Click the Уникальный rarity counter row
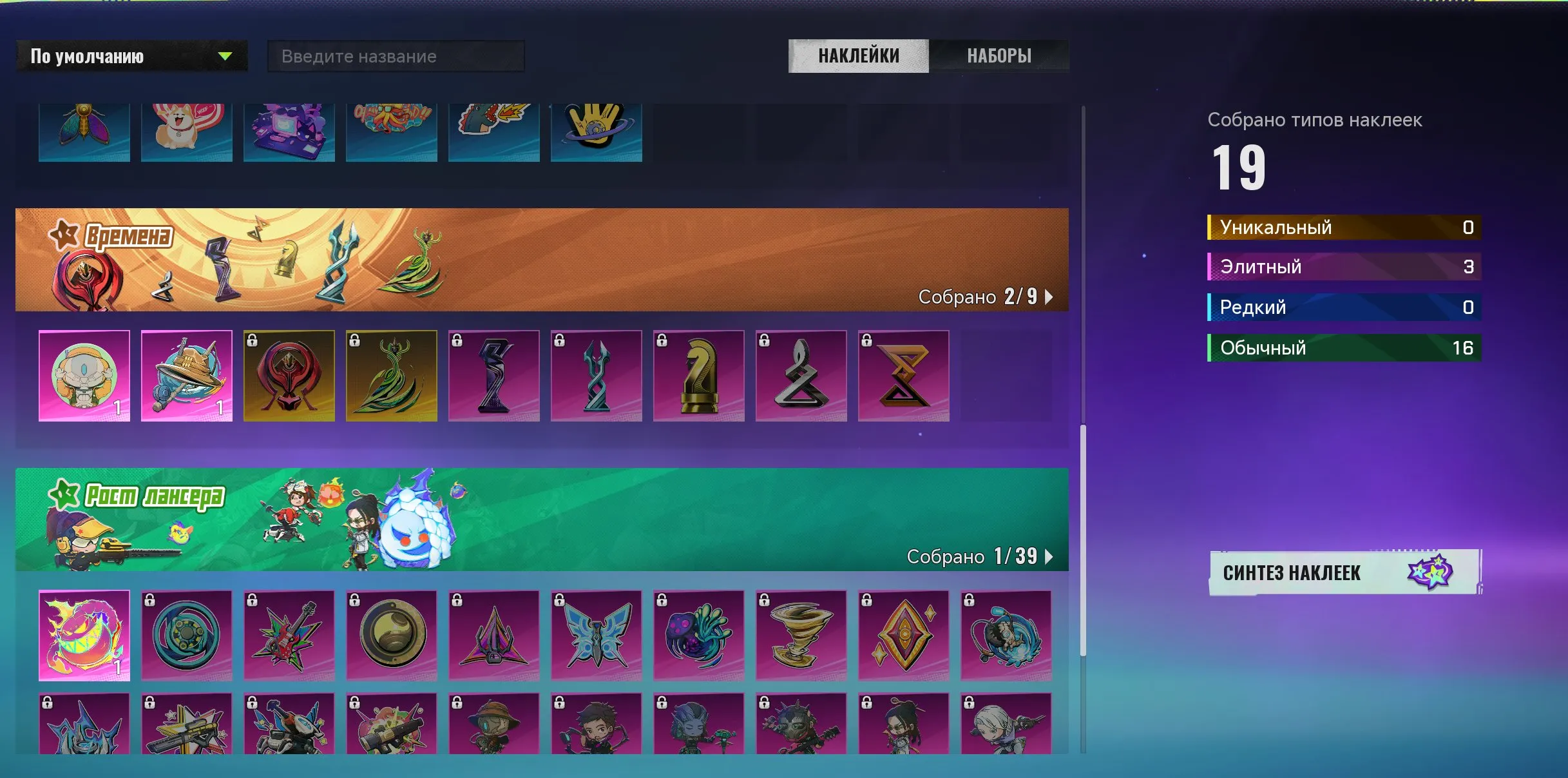The width and height of the screenshot is (1568, 778). 1344,227
